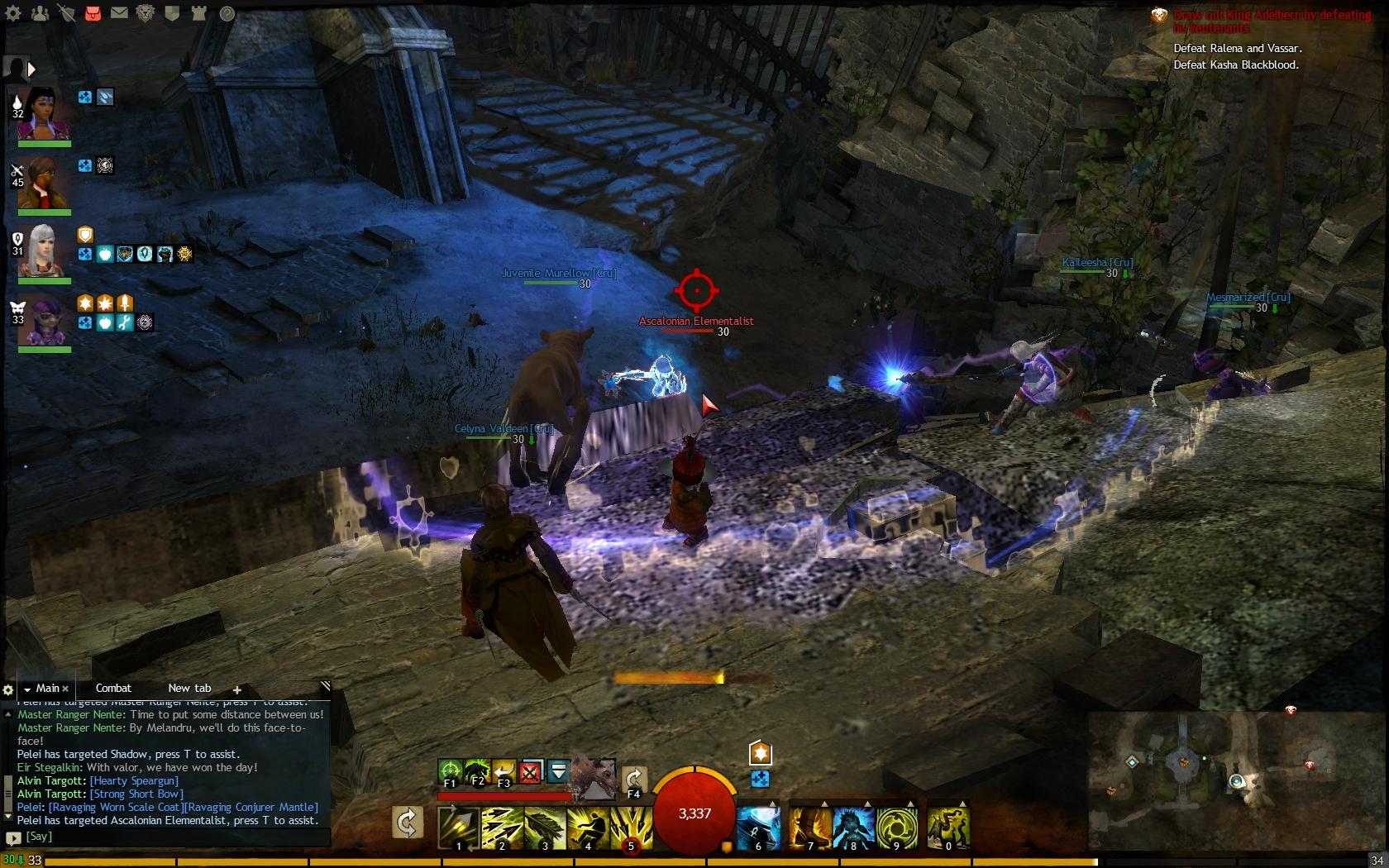Click the Hearty Speargun item link

pyautogui.click(x=134, y=780)
